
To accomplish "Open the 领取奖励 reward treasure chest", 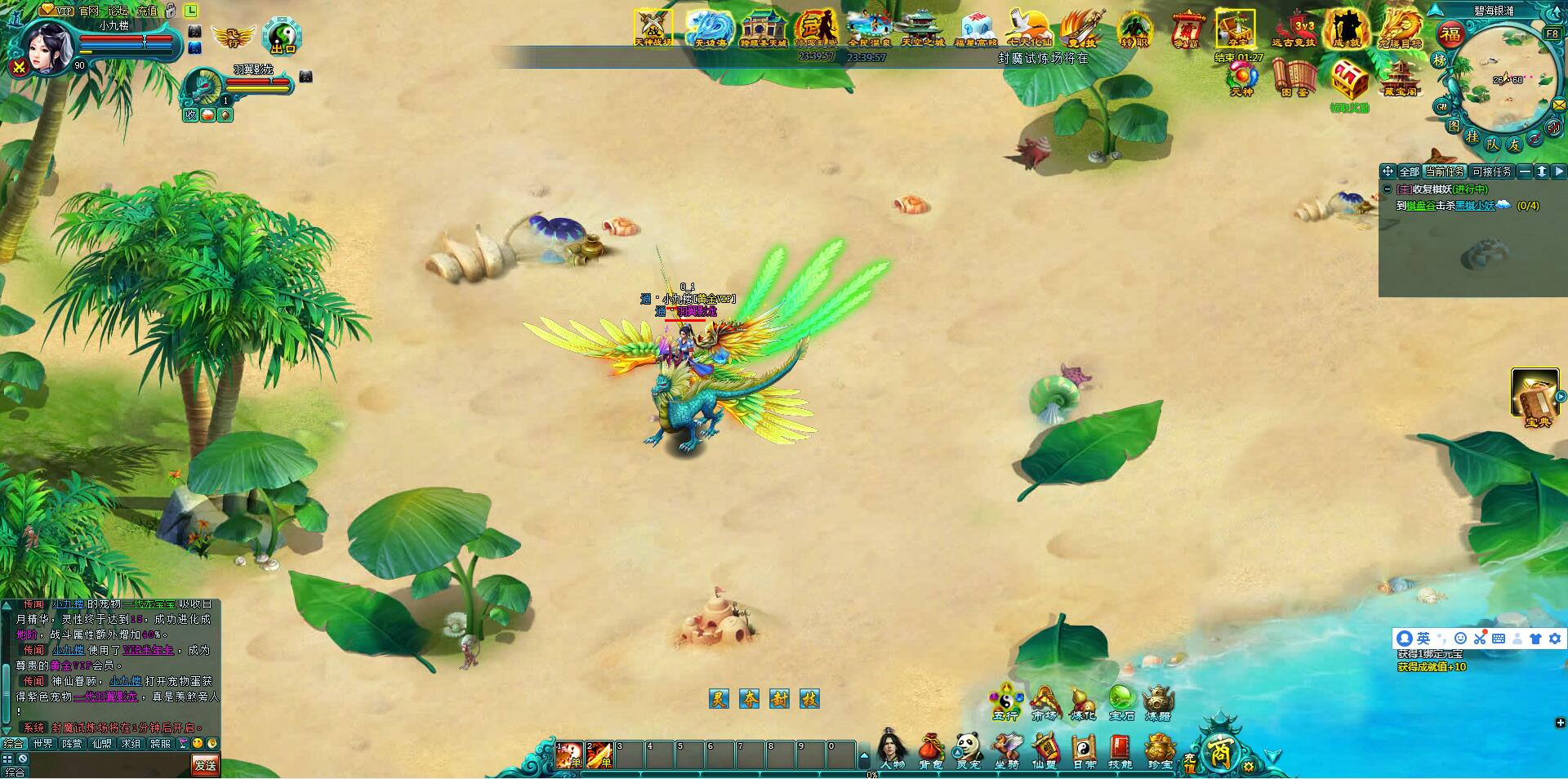I will tap(1349, 83).
